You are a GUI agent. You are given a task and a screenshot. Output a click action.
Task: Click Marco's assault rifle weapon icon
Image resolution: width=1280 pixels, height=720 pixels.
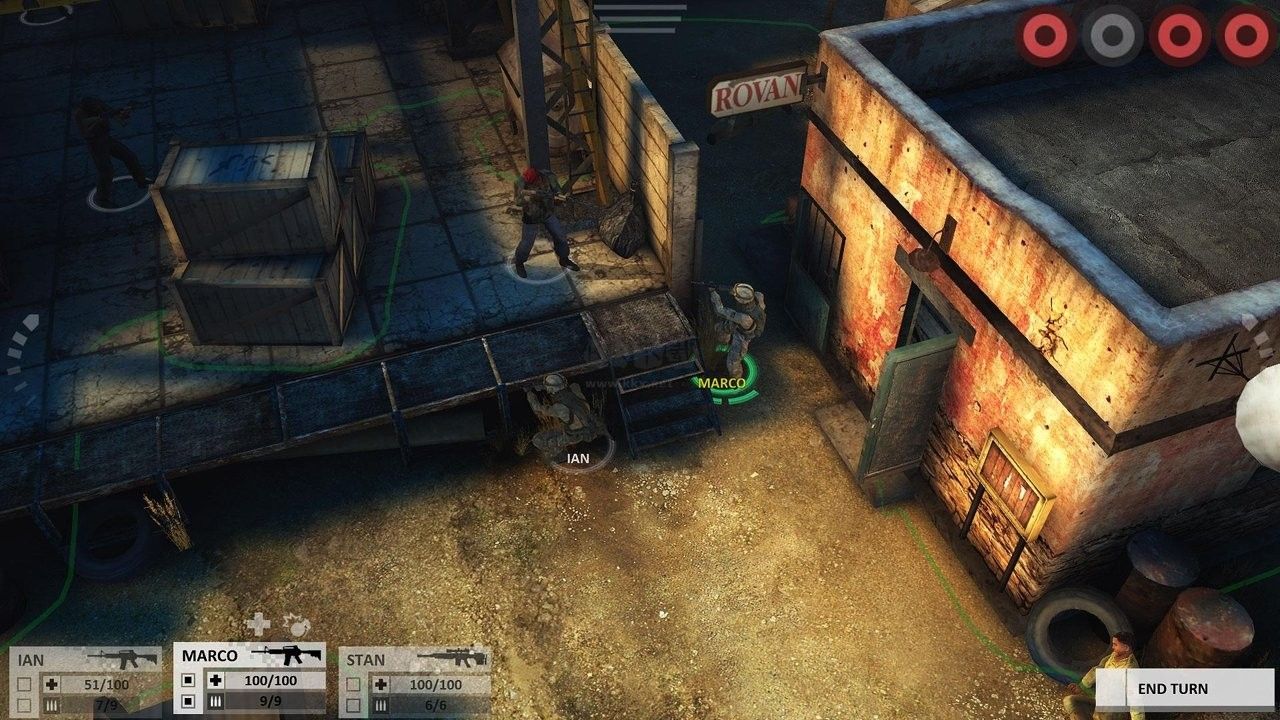(x=288, y=655)
